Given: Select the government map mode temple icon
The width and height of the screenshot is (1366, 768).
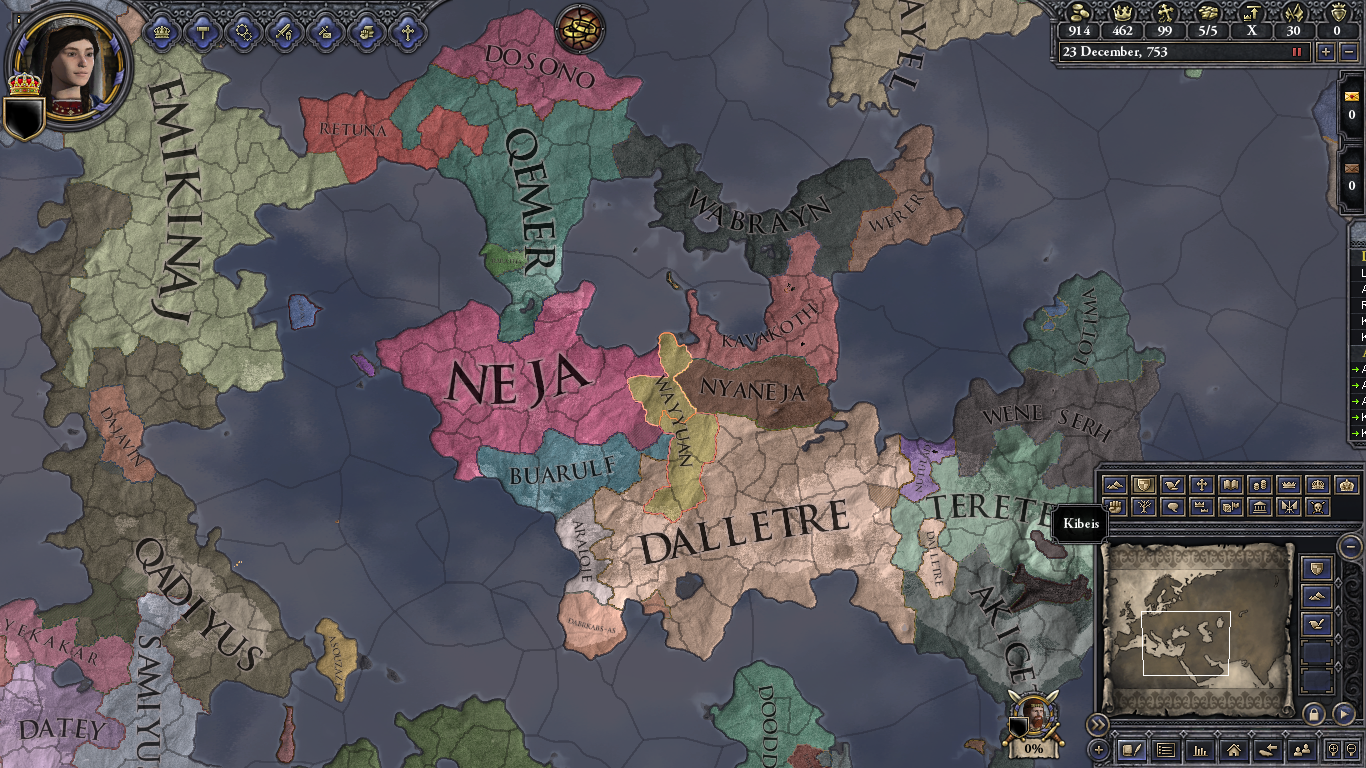Looking at the screenshot, I should [1260, 508].
